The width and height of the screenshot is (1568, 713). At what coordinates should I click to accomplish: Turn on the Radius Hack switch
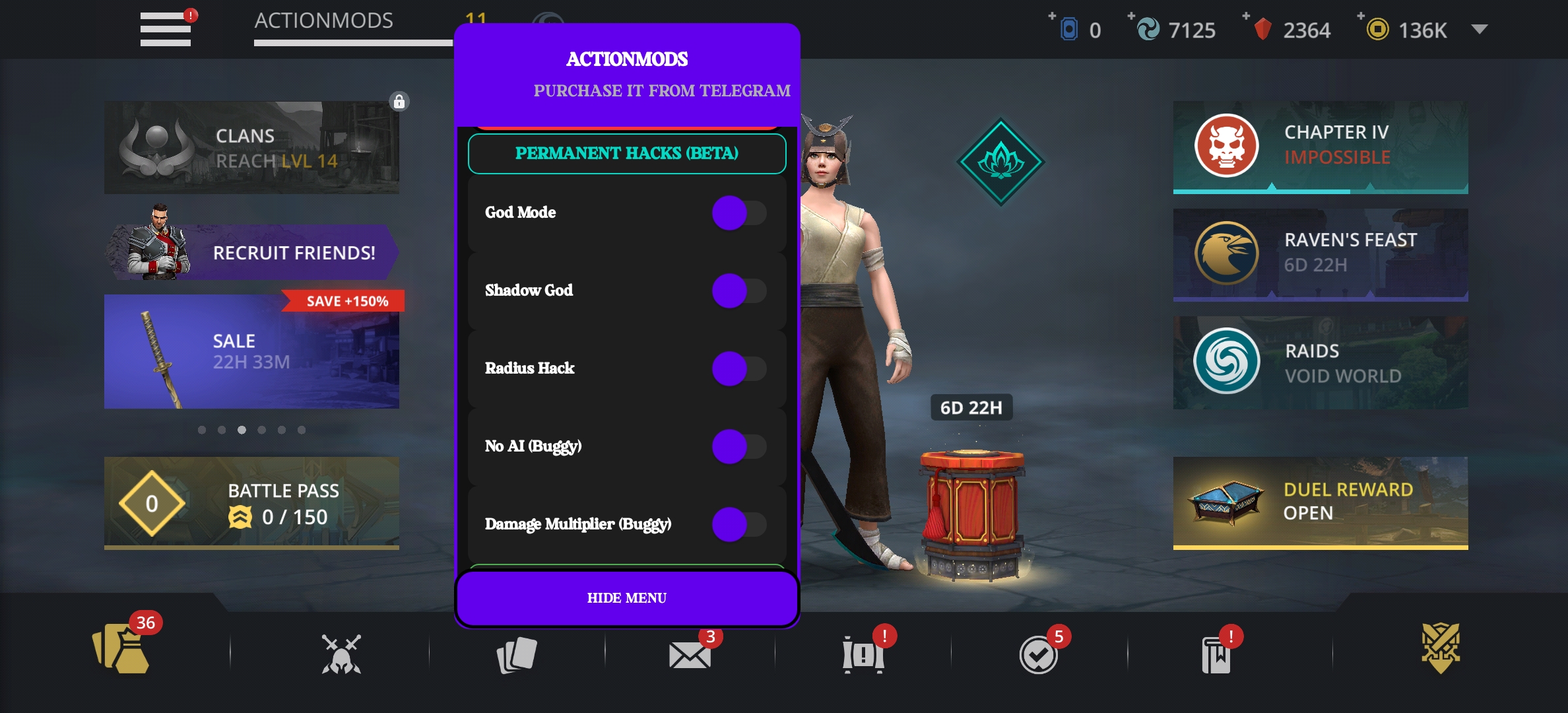[739, 369]
